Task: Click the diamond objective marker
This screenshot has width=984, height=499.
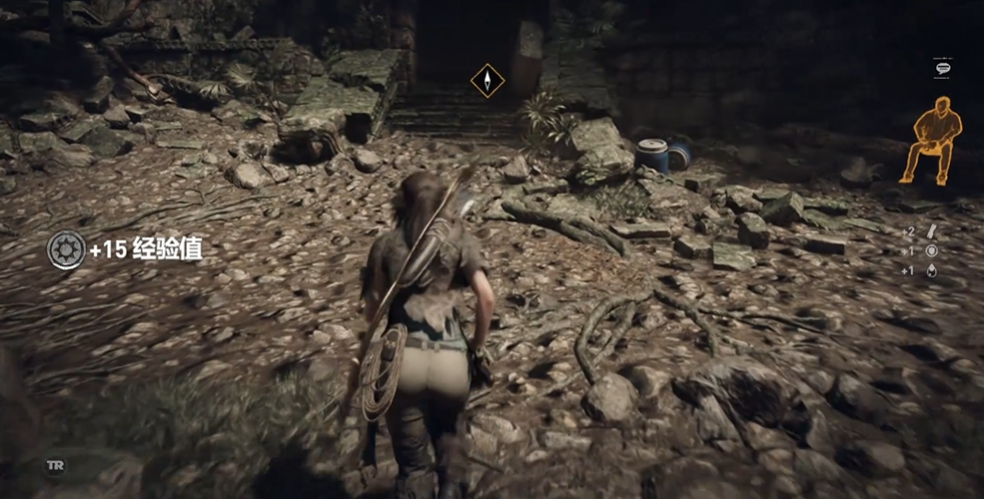Action: pyautogui.click(x=487, y=80)
